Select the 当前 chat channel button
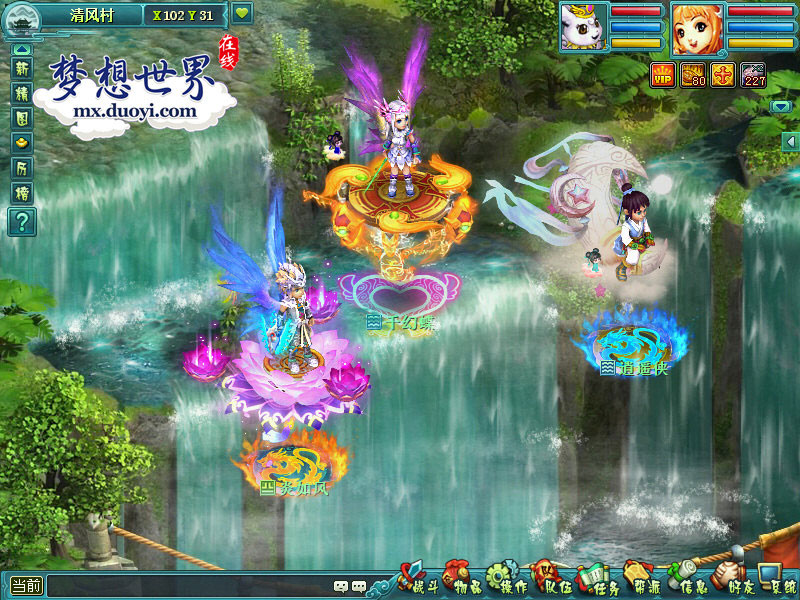Screen dimensions: 800x600 (26, 587)
